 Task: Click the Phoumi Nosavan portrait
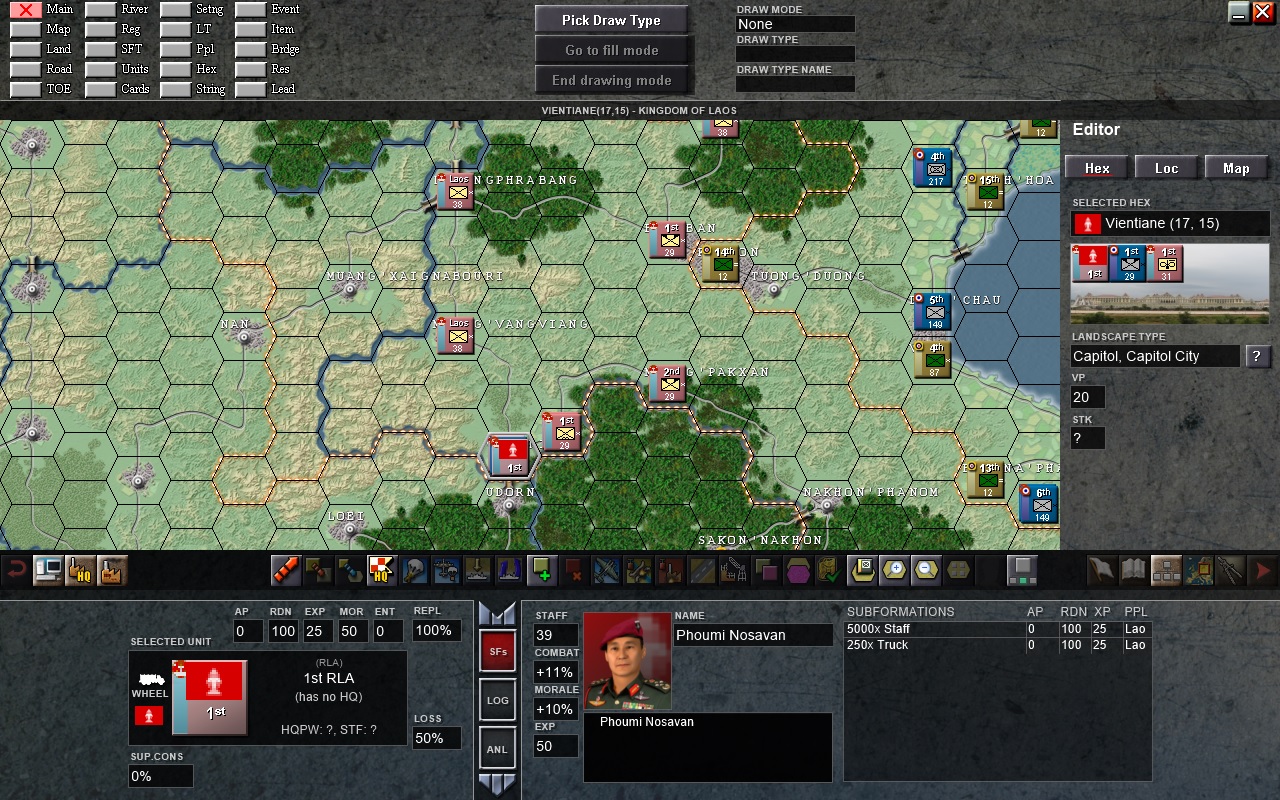pyautogui.click(x=626, y=660)
